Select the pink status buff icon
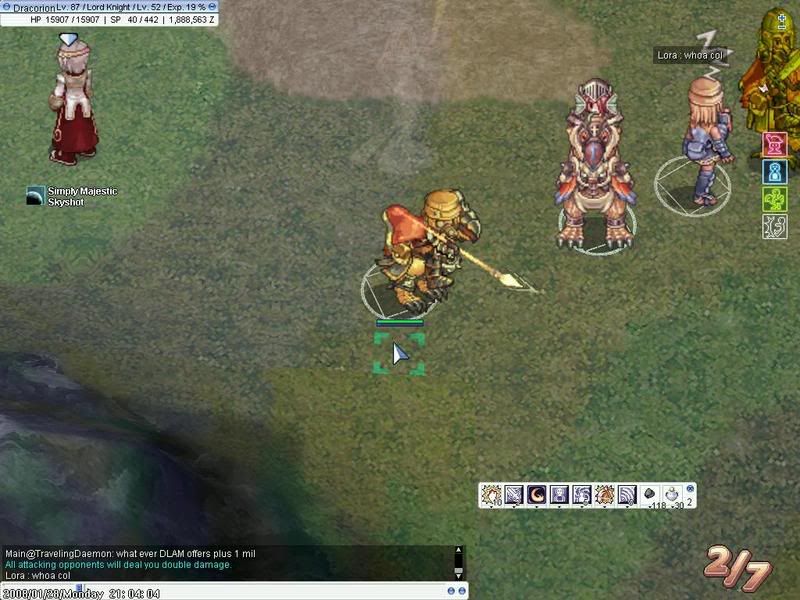Image resolution: width=800 pixels, height=600 pixels. (775, 145)
